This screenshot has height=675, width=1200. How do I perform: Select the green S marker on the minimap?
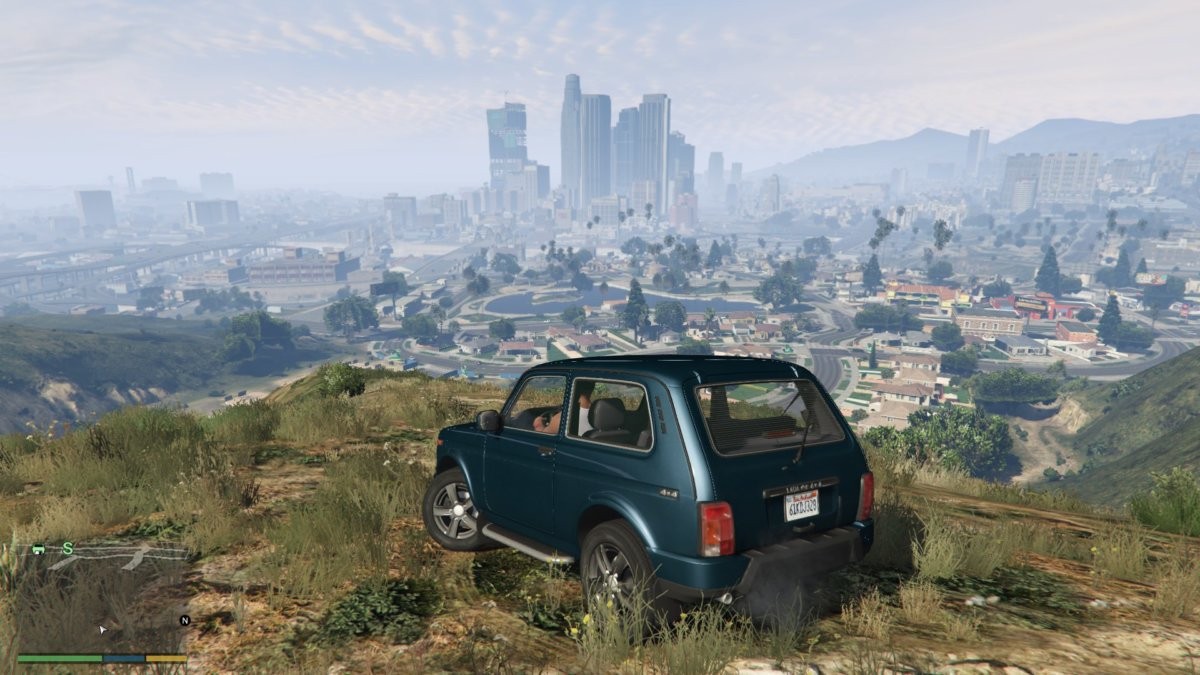pos(68,548)
